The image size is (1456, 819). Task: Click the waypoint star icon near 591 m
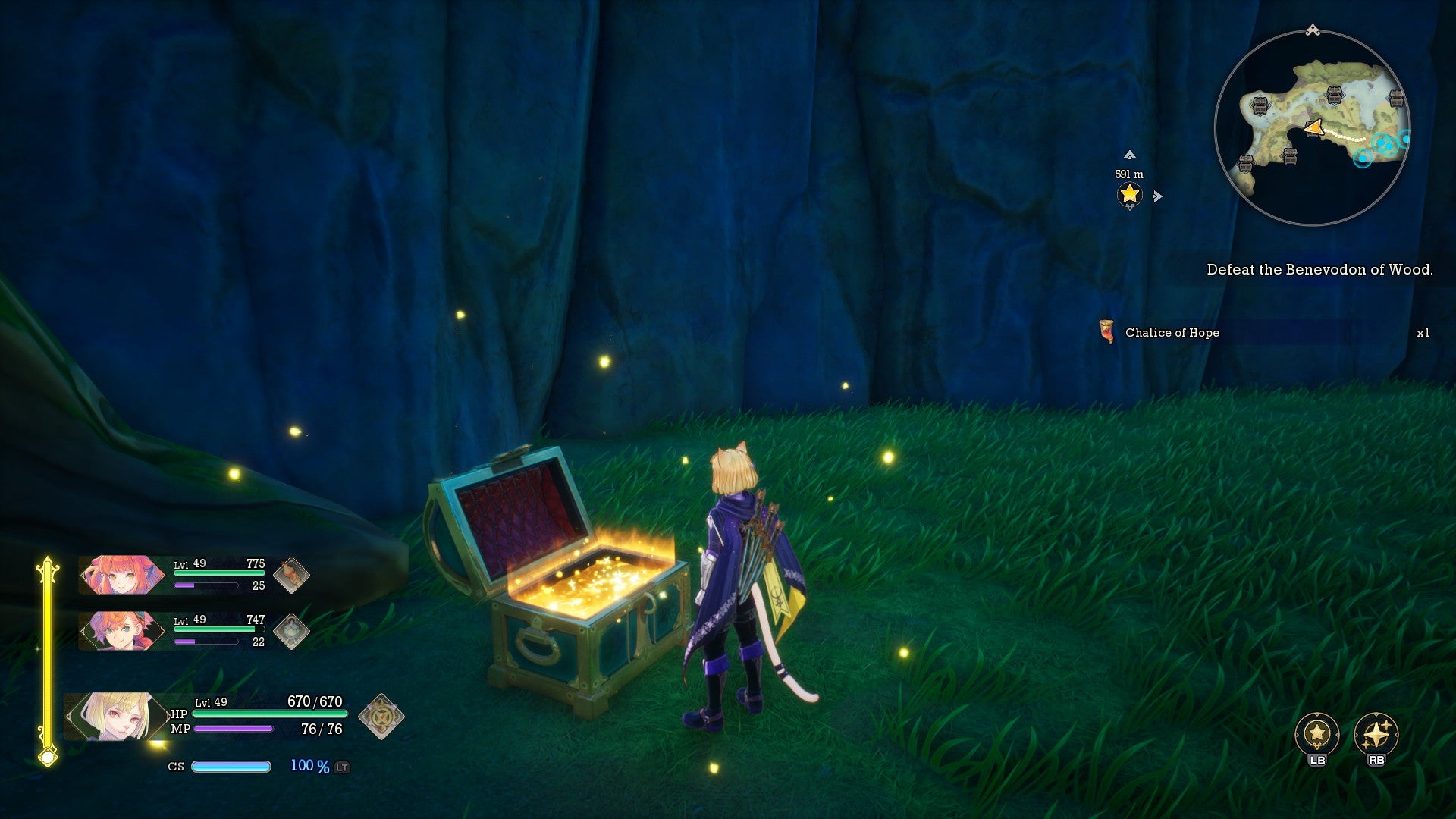(x=1129, y=195)
